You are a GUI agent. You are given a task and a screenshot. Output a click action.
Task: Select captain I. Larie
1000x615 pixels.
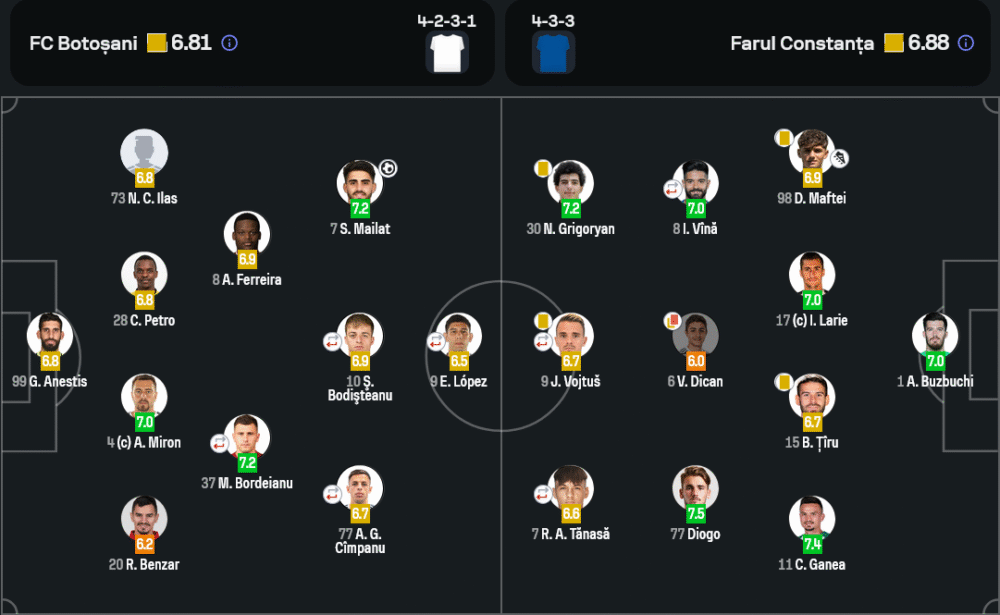tap(811, 276)
